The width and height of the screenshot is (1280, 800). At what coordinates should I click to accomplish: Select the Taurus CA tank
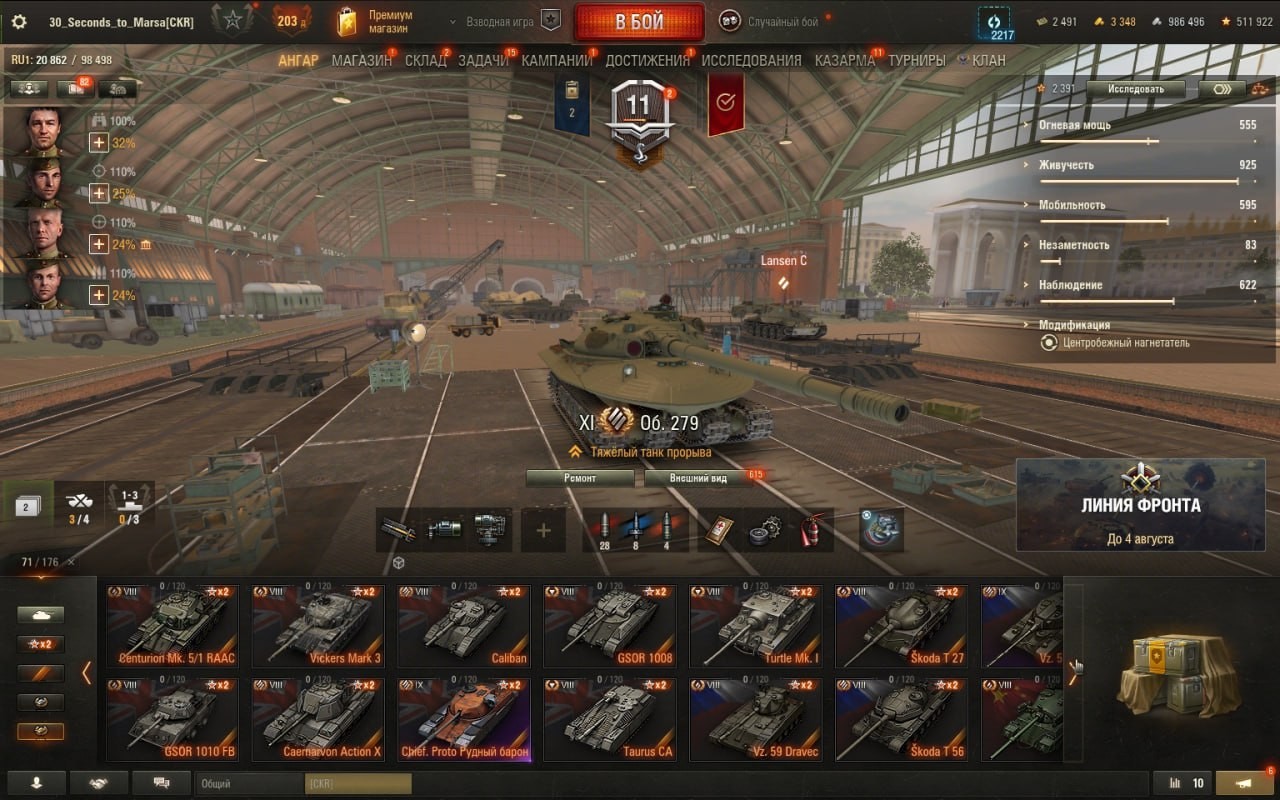point(610,720)
